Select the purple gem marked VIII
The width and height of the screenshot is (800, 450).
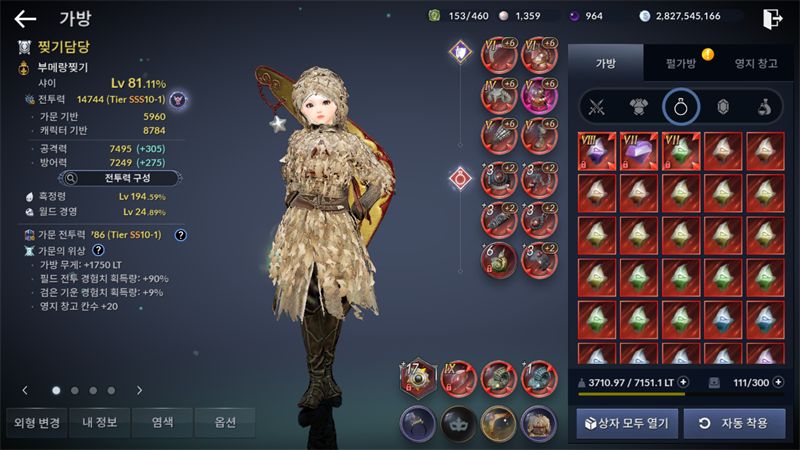pos(598,151)
